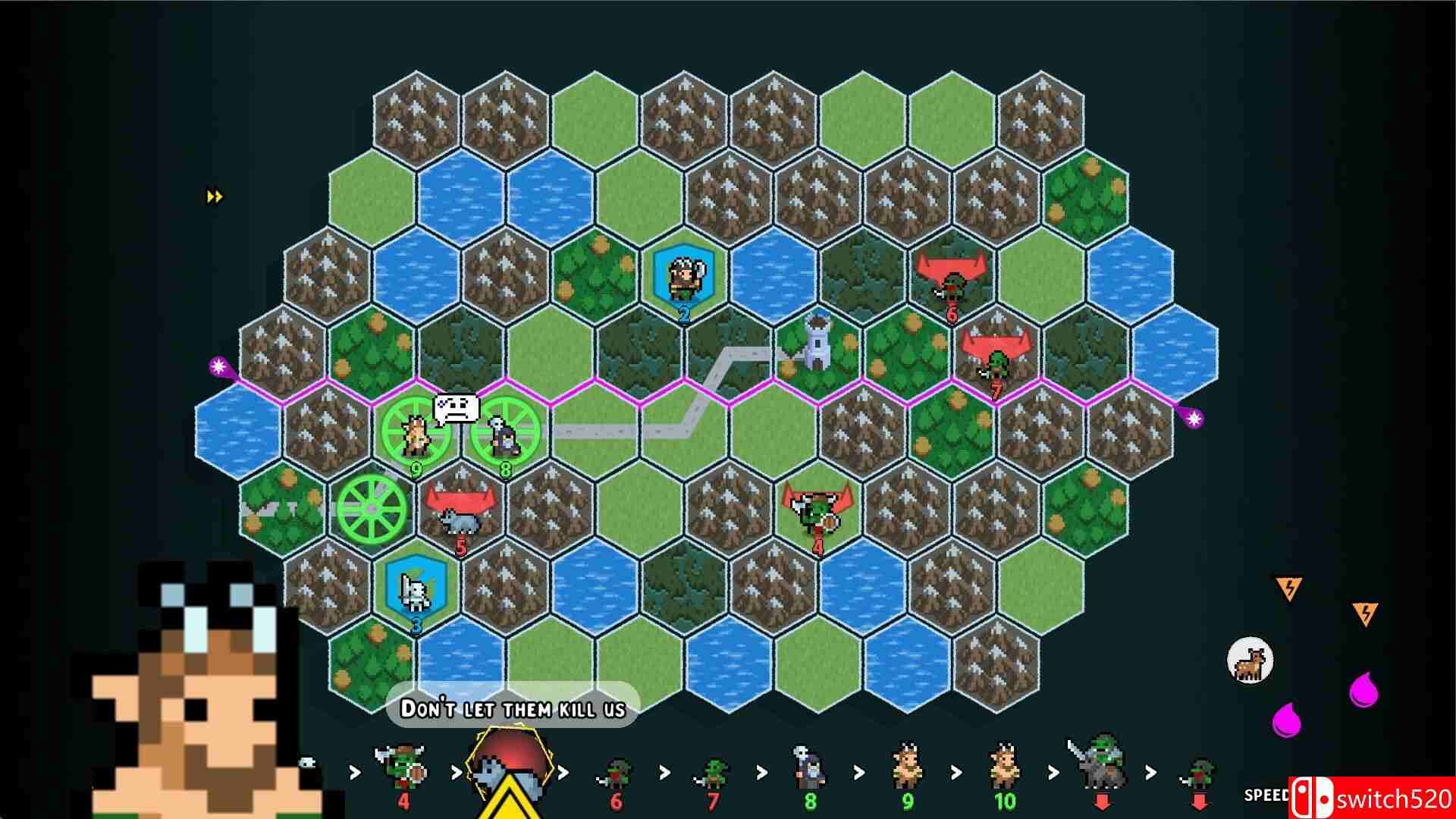Viewport: 1456px width, 819px height.
Task: Click the SPEED label at bottom right
Action: (x=1266, y=795)
